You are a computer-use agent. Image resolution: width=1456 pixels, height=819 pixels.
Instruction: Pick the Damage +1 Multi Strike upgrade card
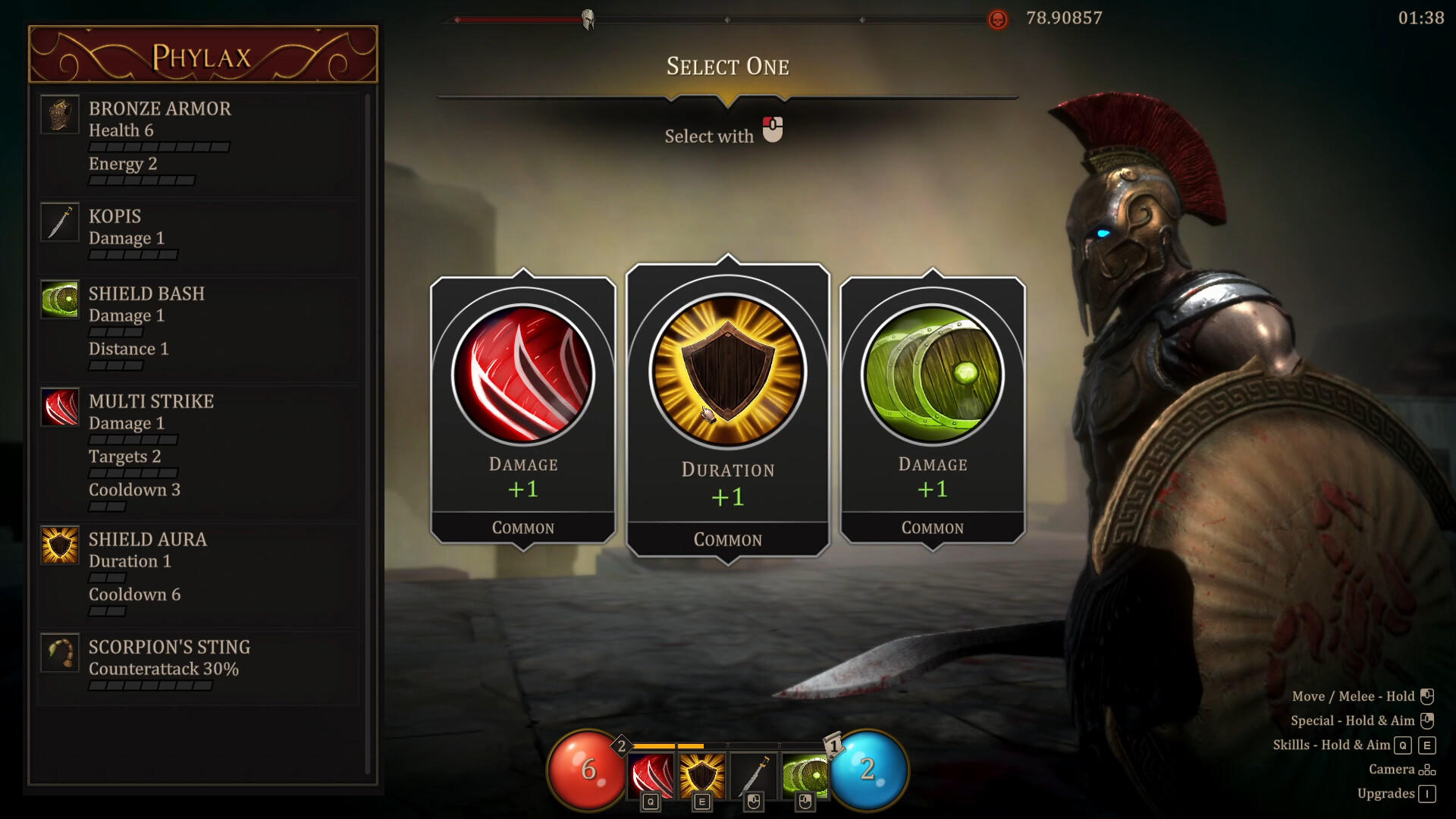click(522, 402)
